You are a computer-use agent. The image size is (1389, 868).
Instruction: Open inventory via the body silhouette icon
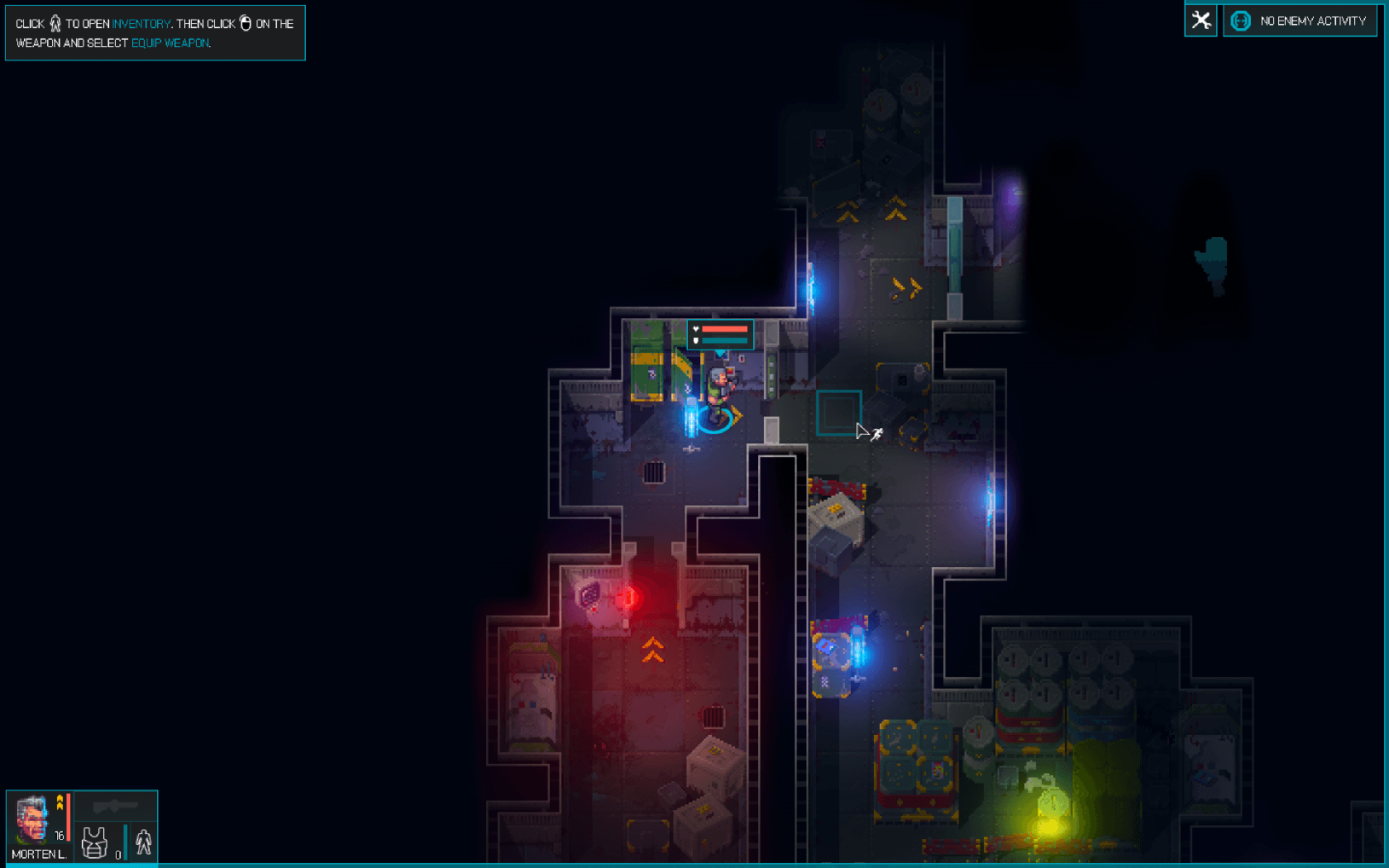click(143, 842)
